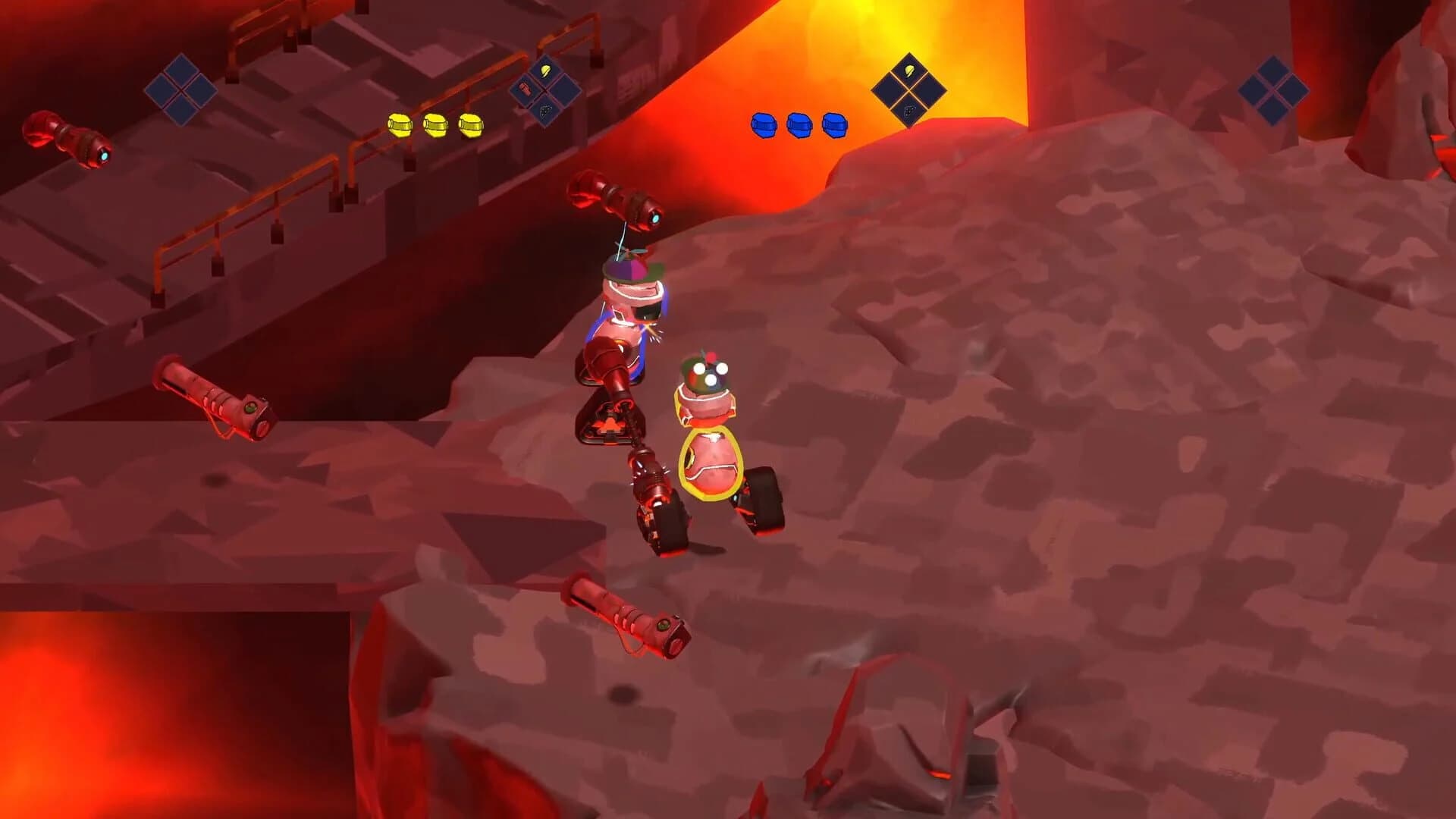Select the last blue battery icon
This screenshot has width=1456, height=819.
pos(833,124)
